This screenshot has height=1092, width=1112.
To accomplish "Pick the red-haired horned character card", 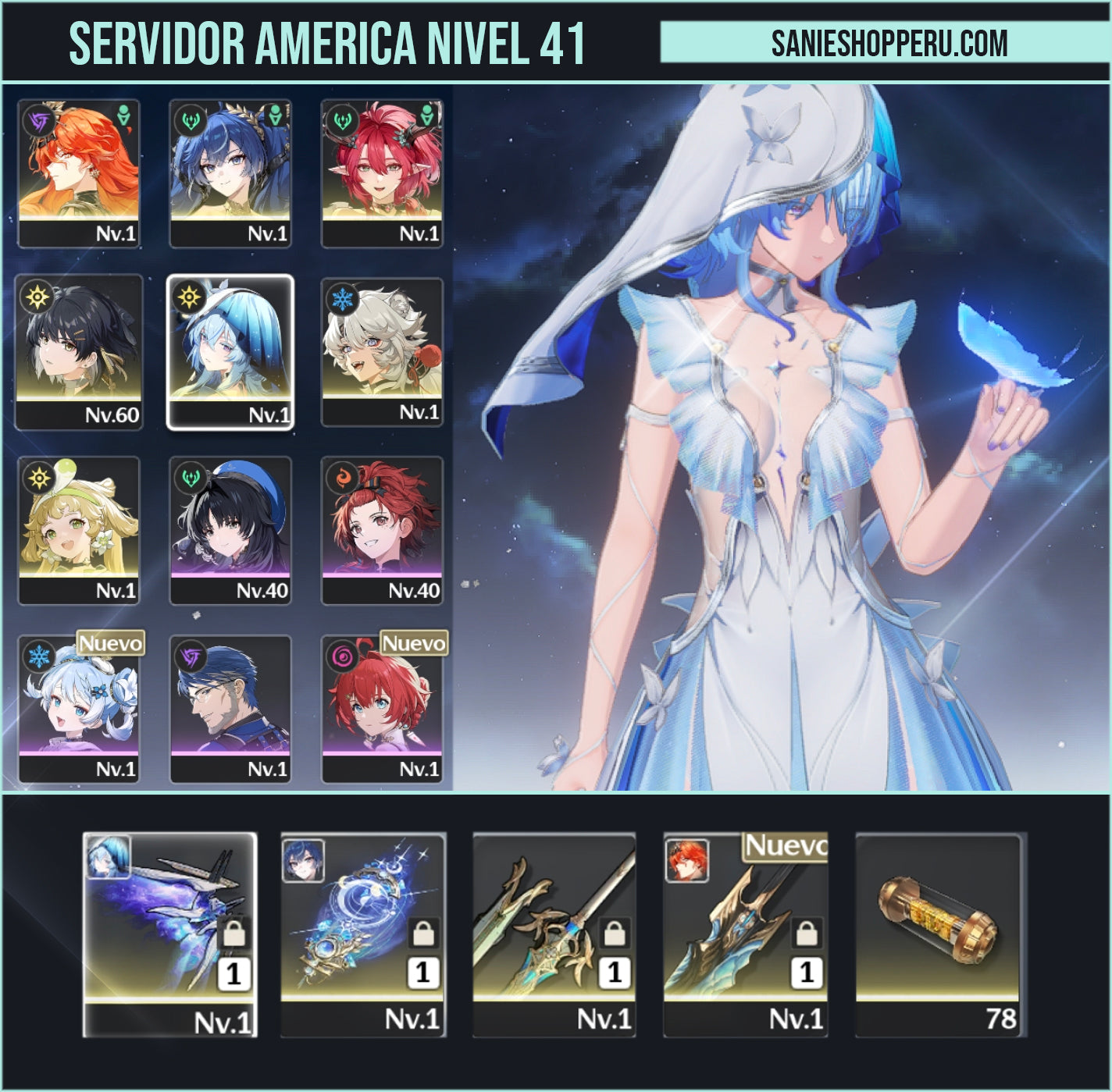I will coord(382,173).
